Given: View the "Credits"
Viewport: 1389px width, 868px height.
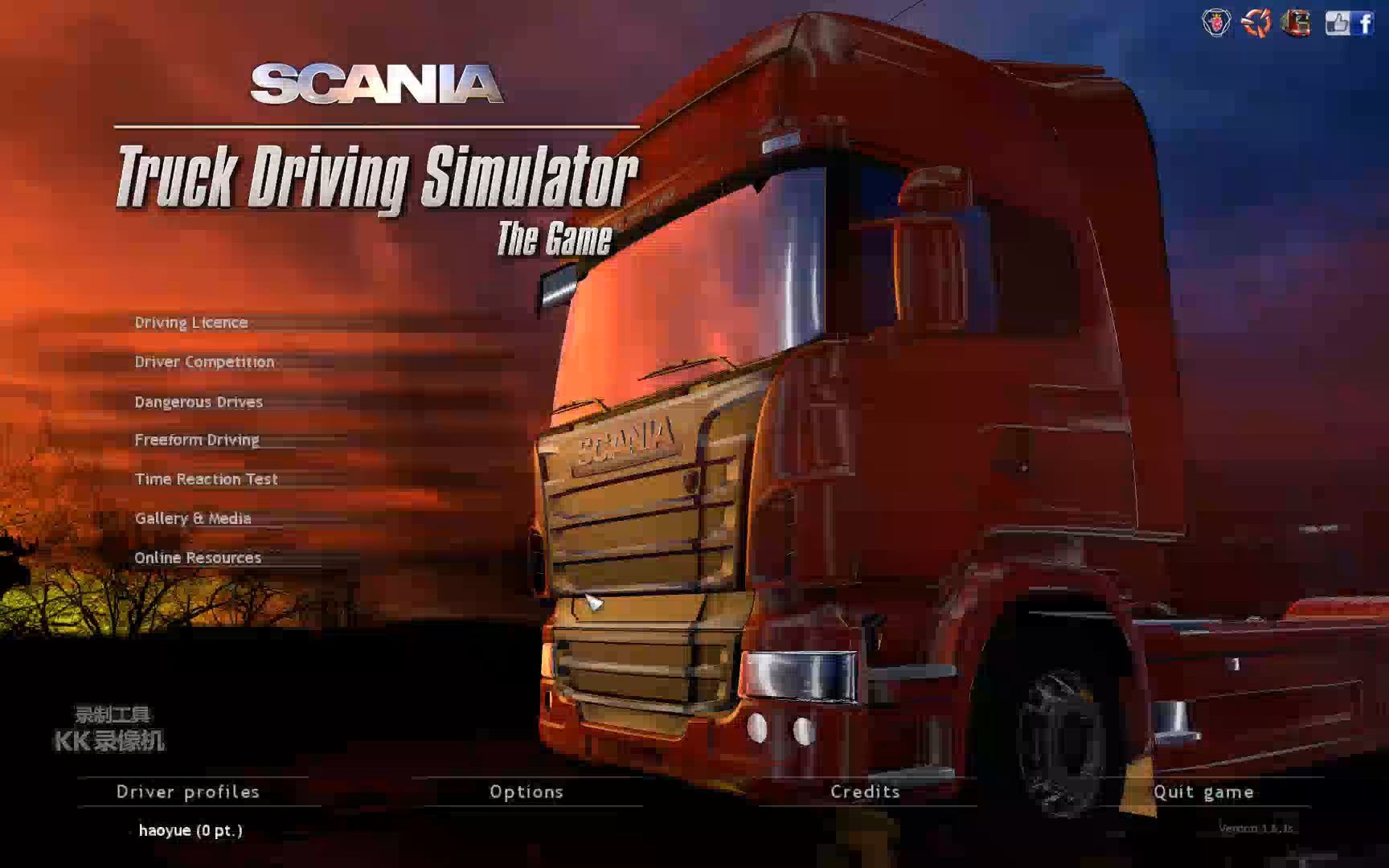Looking at the screenshot, I should click(x=867, y=792).
